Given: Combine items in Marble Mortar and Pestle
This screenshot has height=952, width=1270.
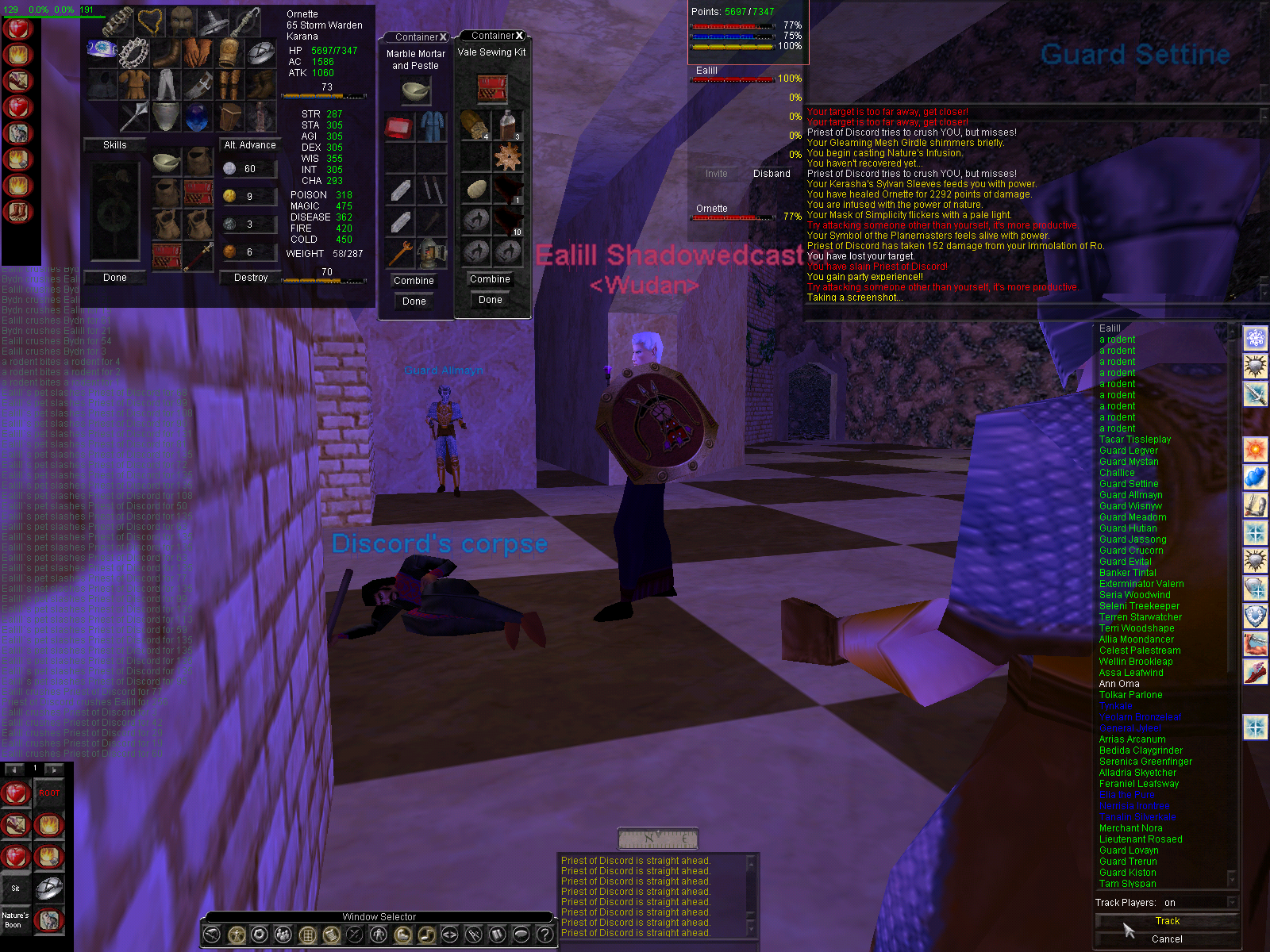Looking at the screenshot, I should point(414,281).
